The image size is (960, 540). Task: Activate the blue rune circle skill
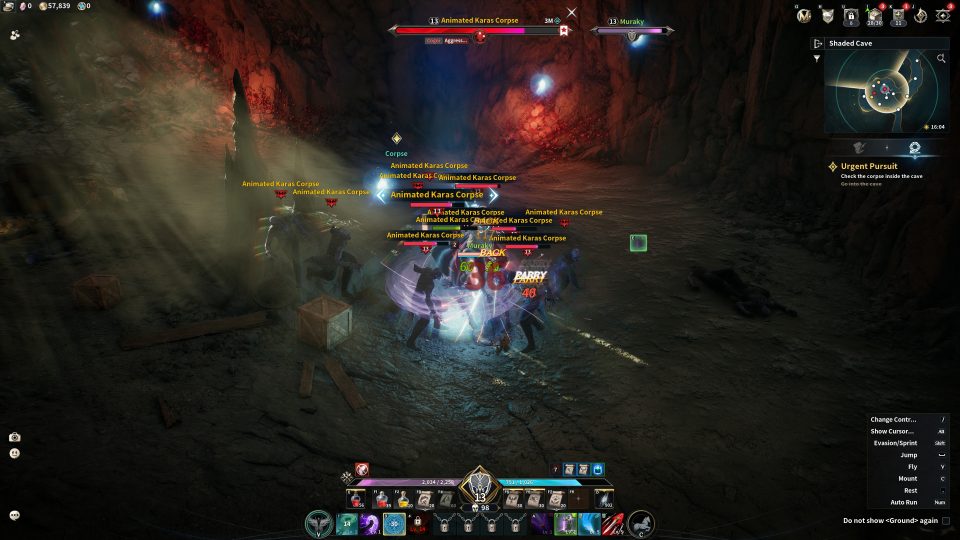pos(394,523)
